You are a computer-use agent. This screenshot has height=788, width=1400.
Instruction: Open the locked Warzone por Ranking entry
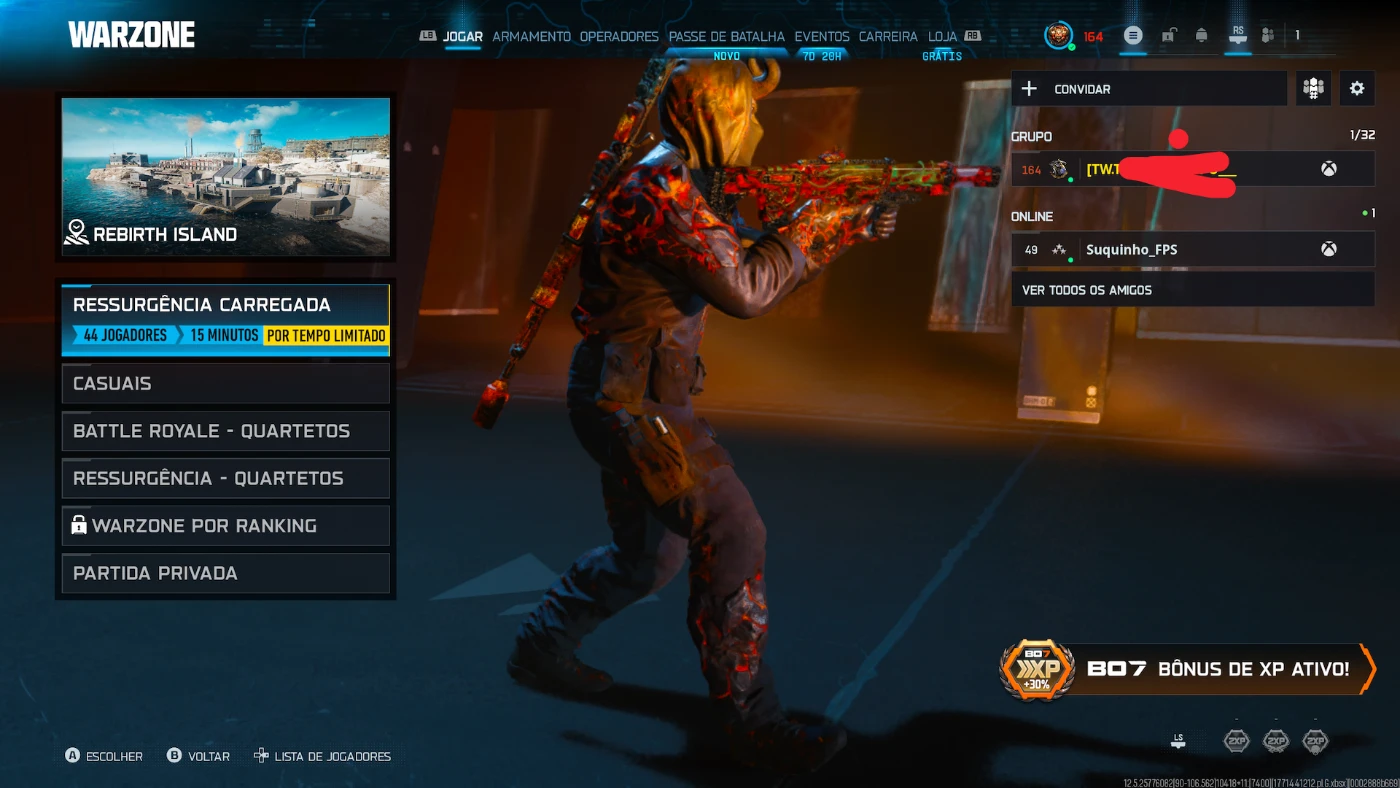click(225, 526)
